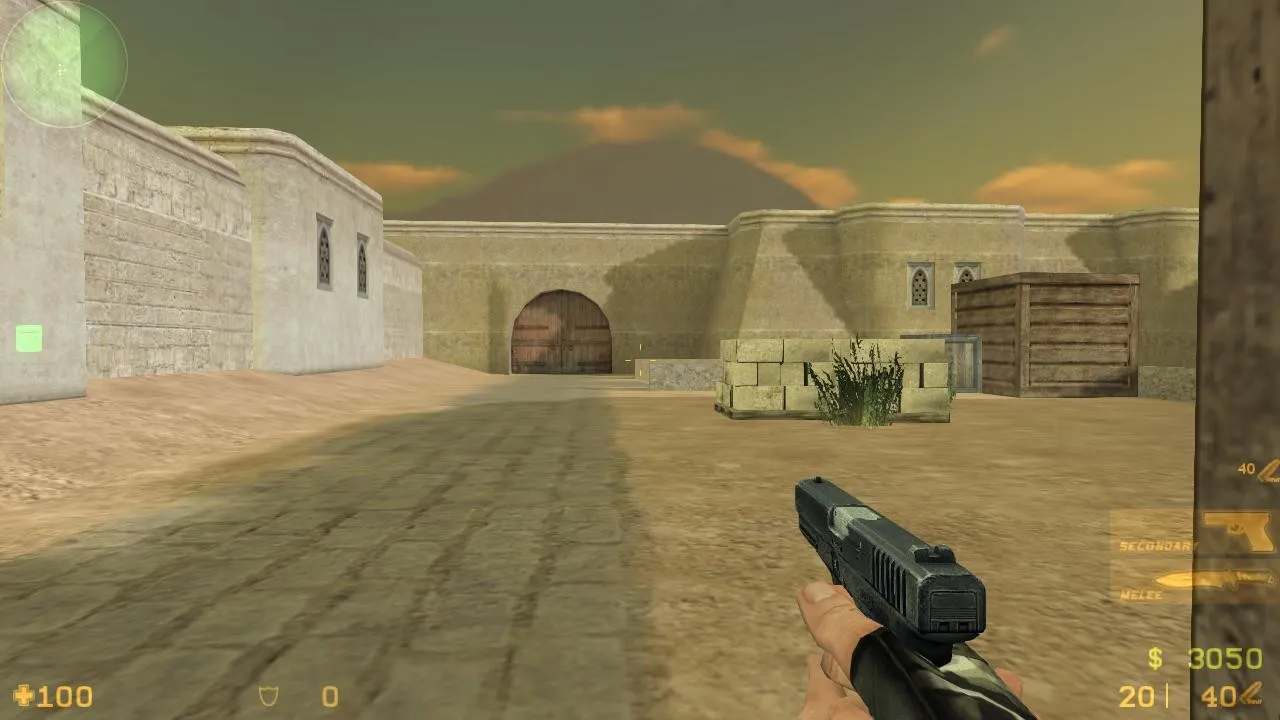Viewport: 1280px width, 720px height.
Task: Click the armor shield icon
Action: [268, 696]
